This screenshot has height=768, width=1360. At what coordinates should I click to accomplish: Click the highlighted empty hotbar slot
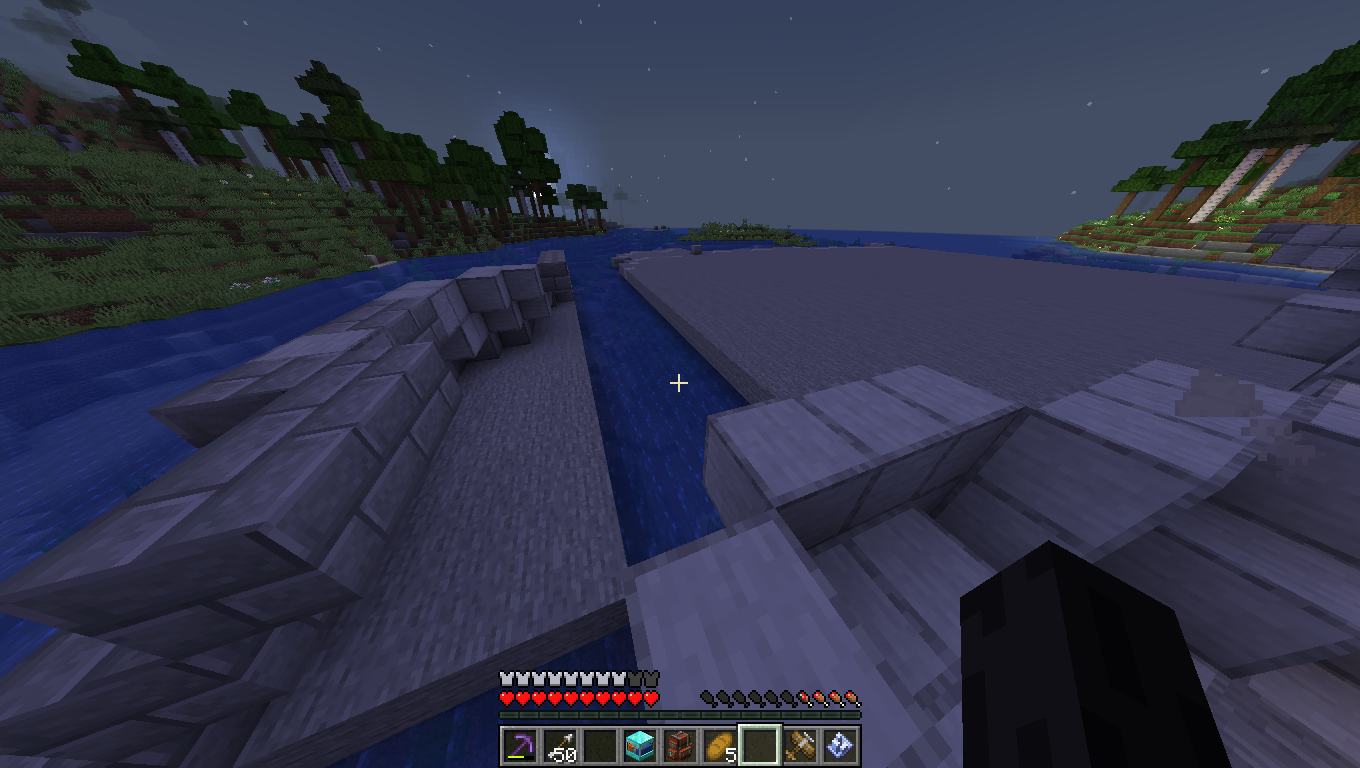point(759,746)
